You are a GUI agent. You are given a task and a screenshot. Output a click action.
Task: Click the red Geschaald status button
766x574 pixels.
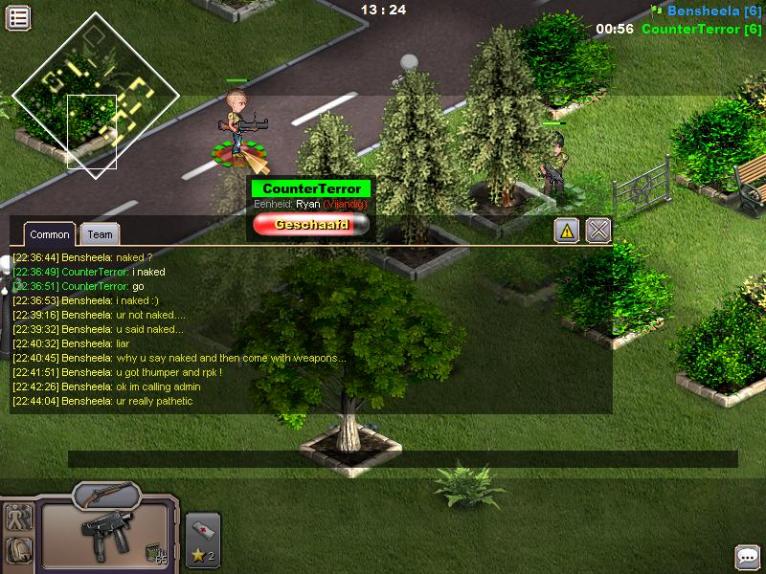tap(311, 225)
